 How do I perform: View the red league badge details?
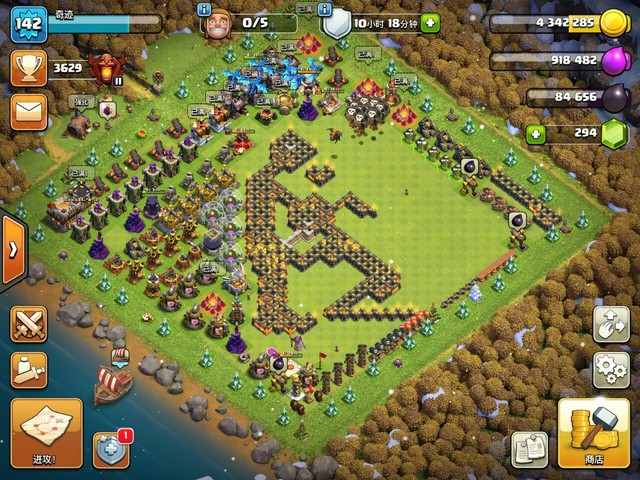coord(101,68)
